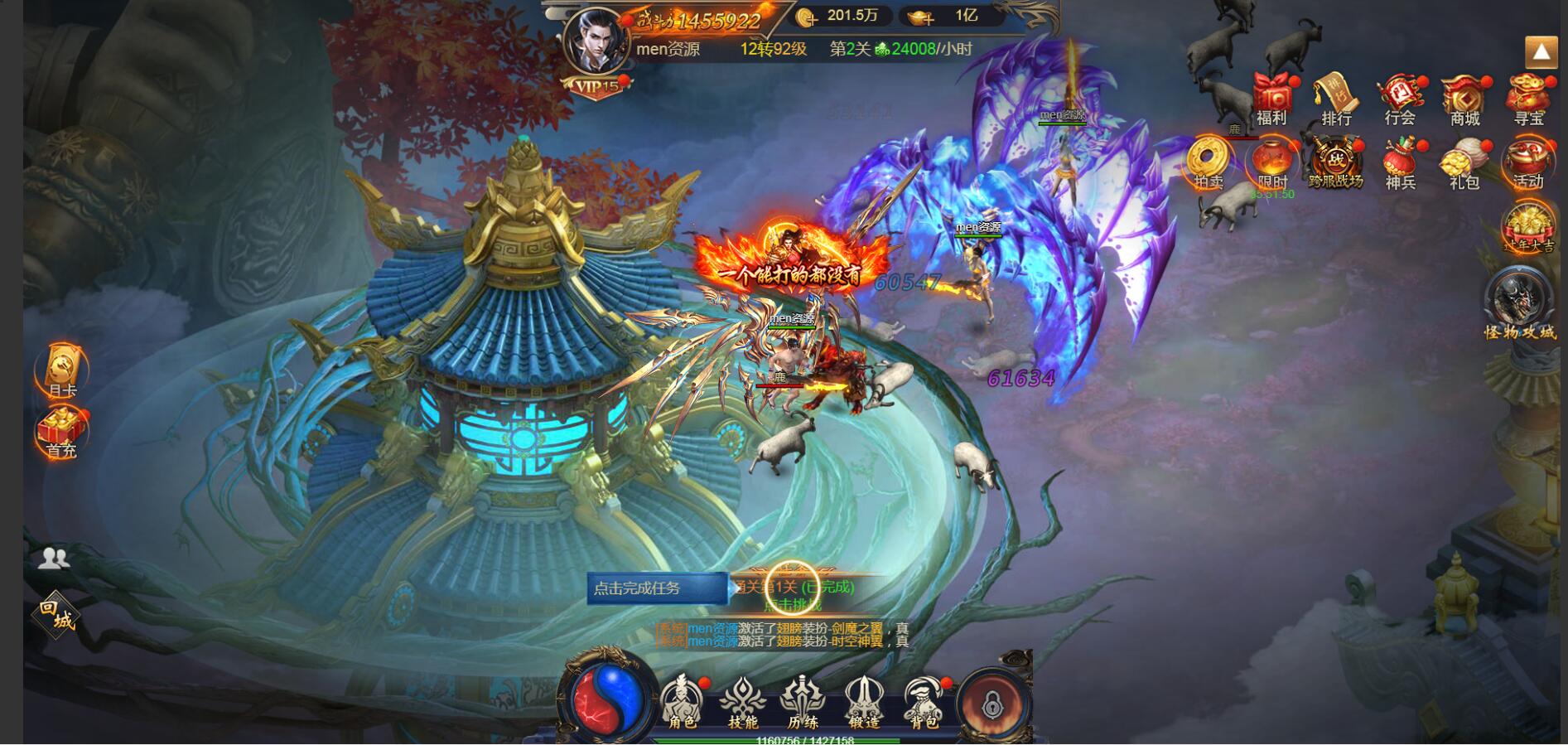Start the 怪物攻城 monster siege event
Image resolution: width=1568 pixels, height=745 pixels.
[x=1519, y=304]
